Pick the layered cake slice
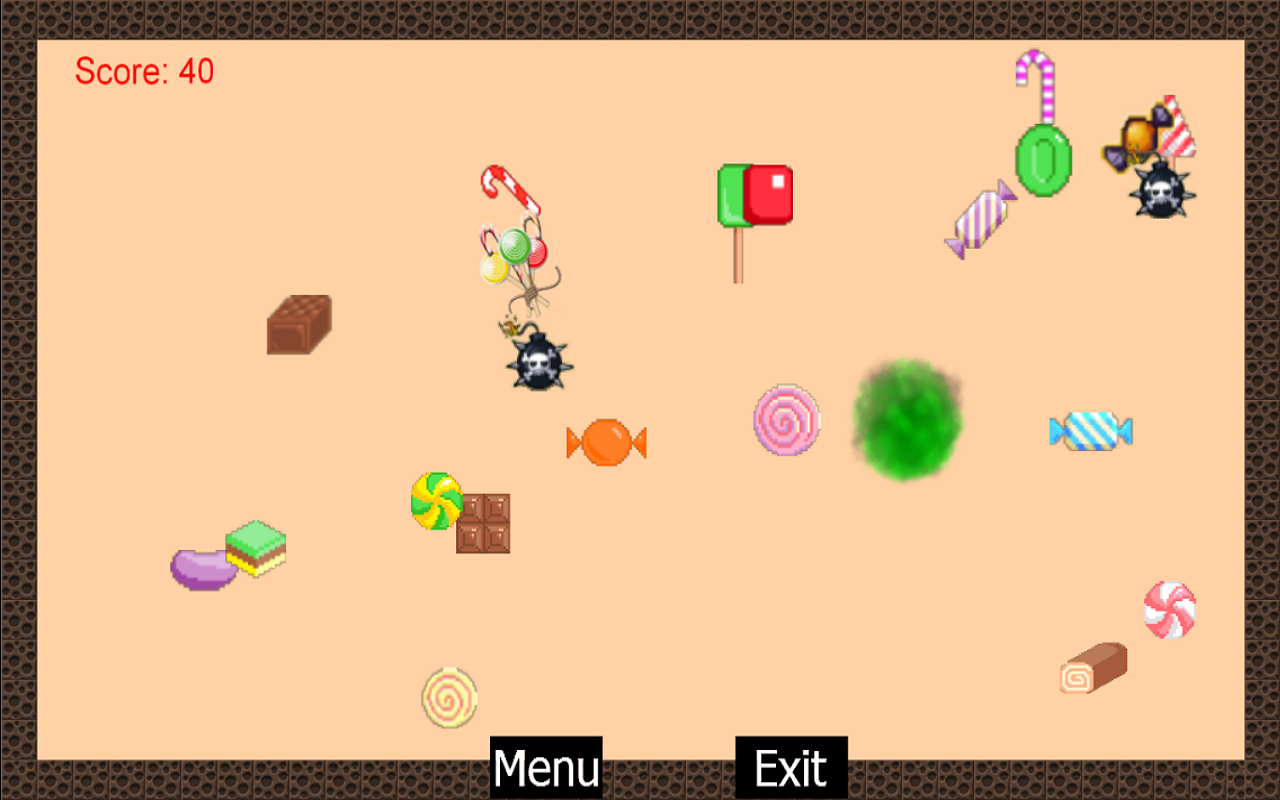The width and height of the screenshot is (1280, 800). 253,545
